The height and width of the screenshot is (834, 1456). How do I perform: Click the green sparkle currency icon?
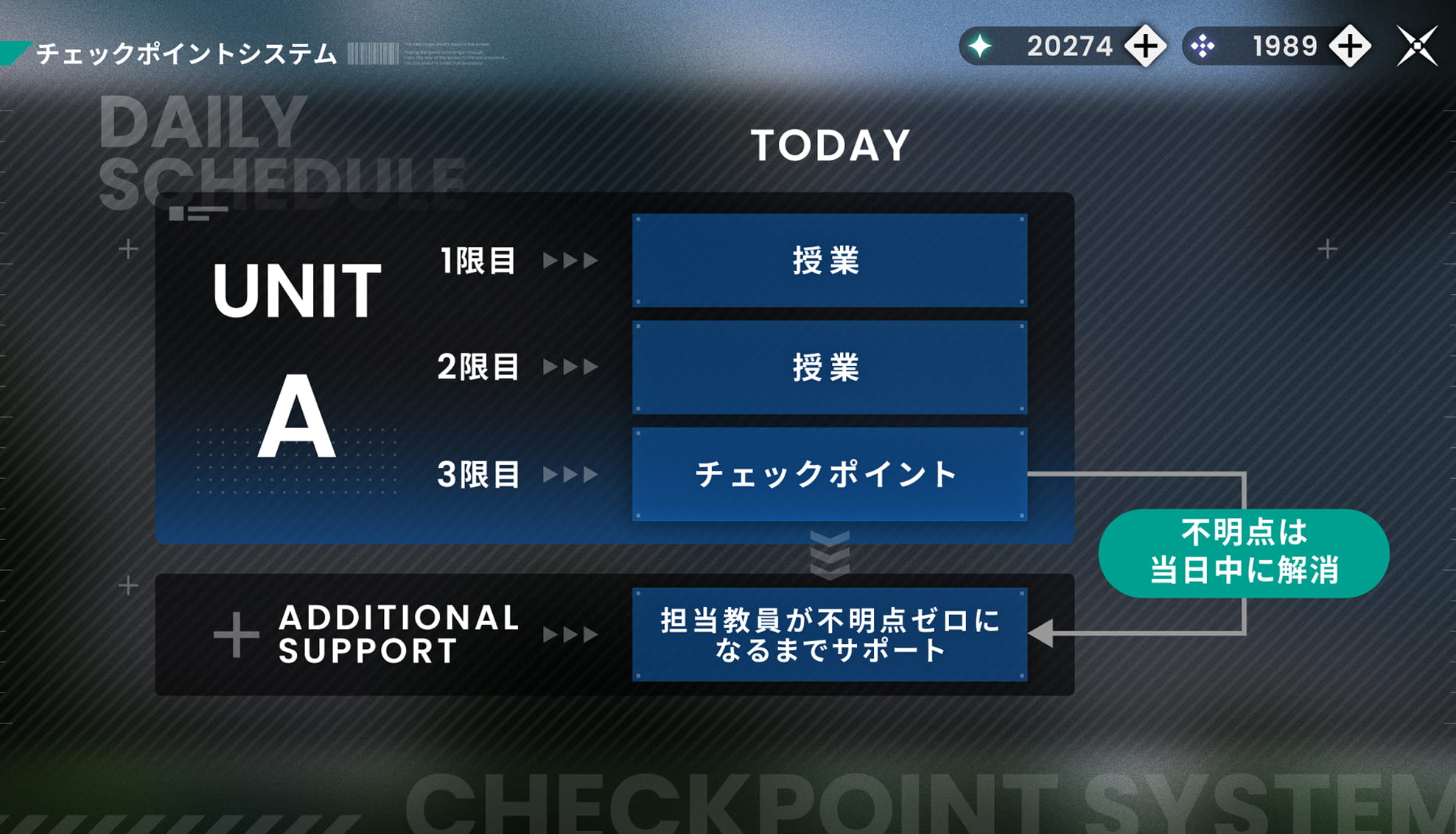coord(980,46)
